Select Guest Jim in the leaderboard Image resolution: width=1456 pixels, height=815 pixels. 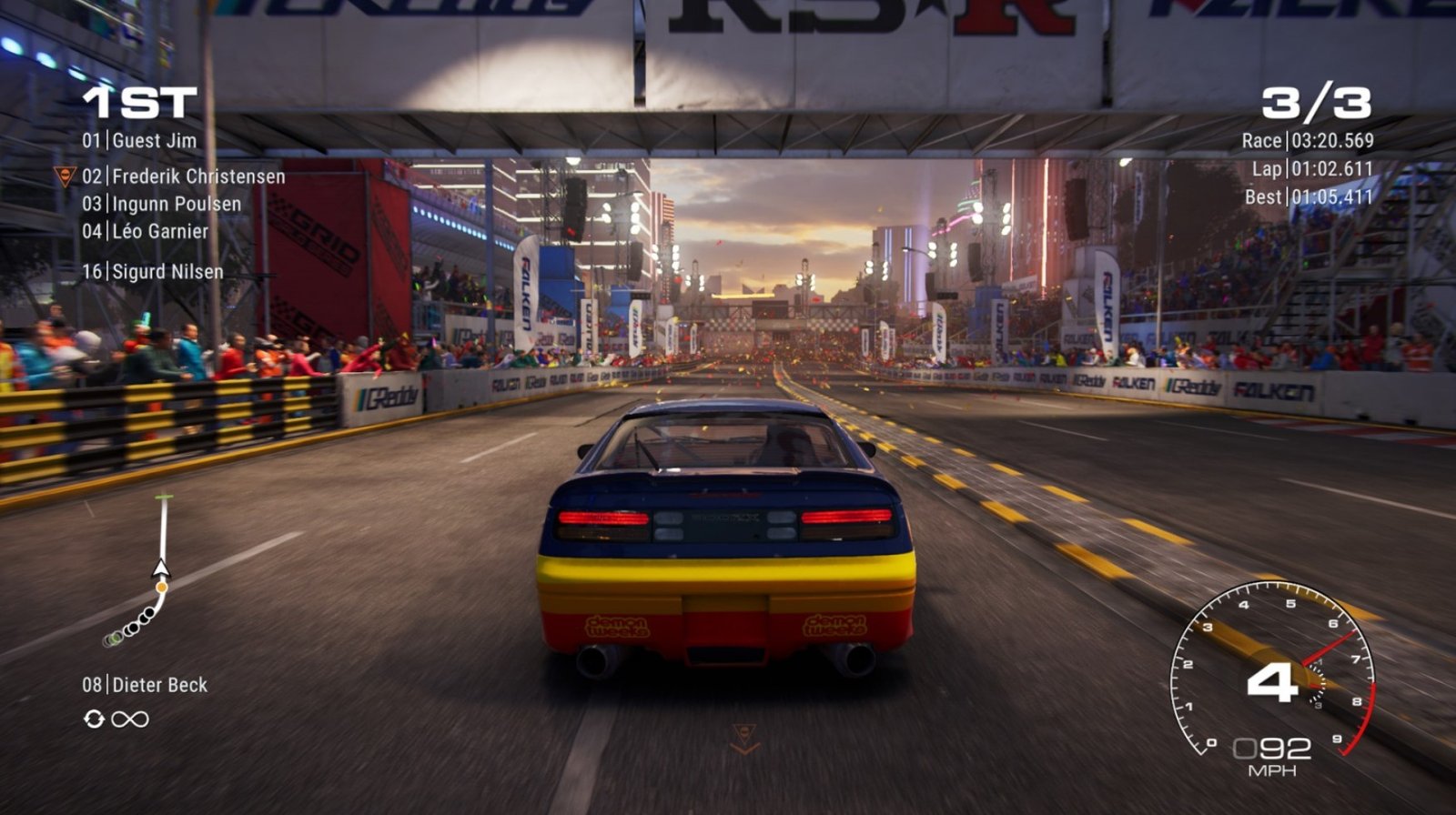pos(139,141)
